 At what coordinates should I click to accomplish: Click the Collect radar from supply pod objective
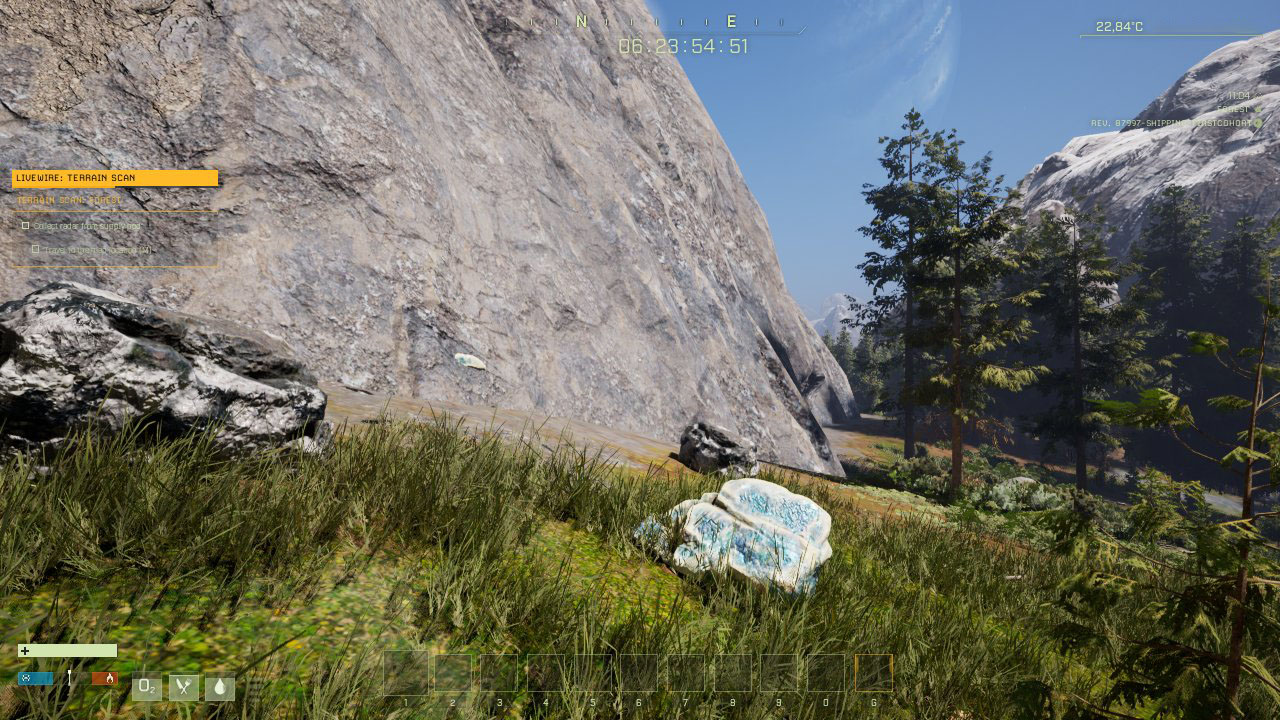(86, 226)
